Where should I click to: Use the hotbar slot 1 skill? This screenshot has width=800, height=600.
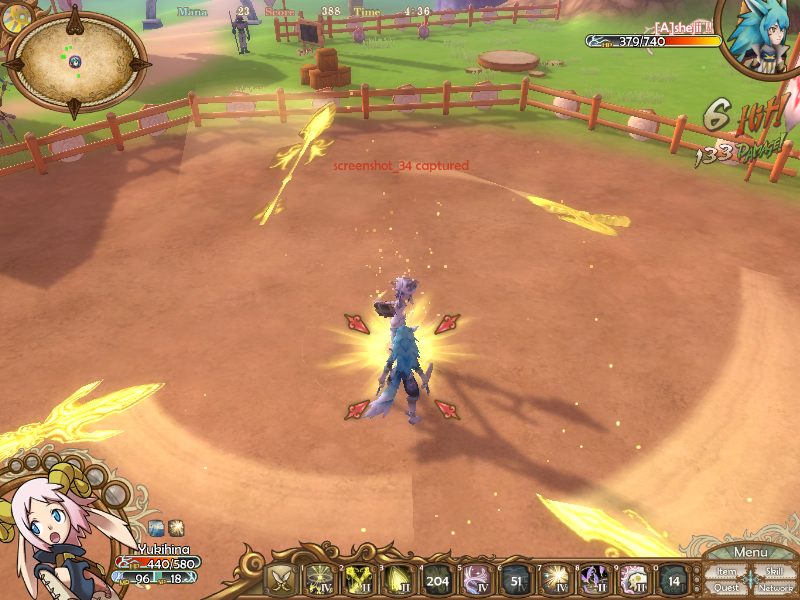320,580
